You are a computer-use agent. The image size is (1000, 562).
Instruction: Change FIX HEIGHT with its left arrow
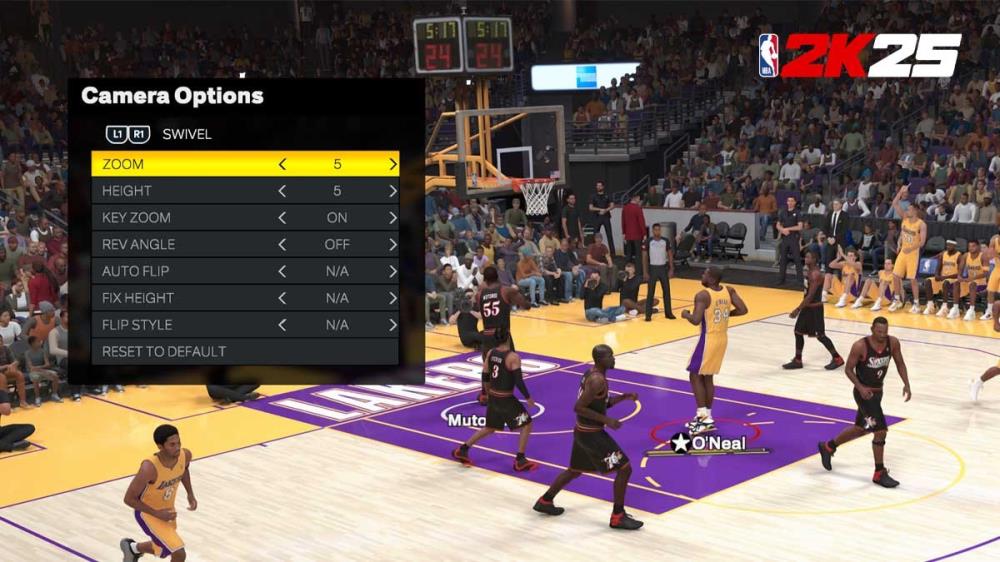tap(282, 298)
